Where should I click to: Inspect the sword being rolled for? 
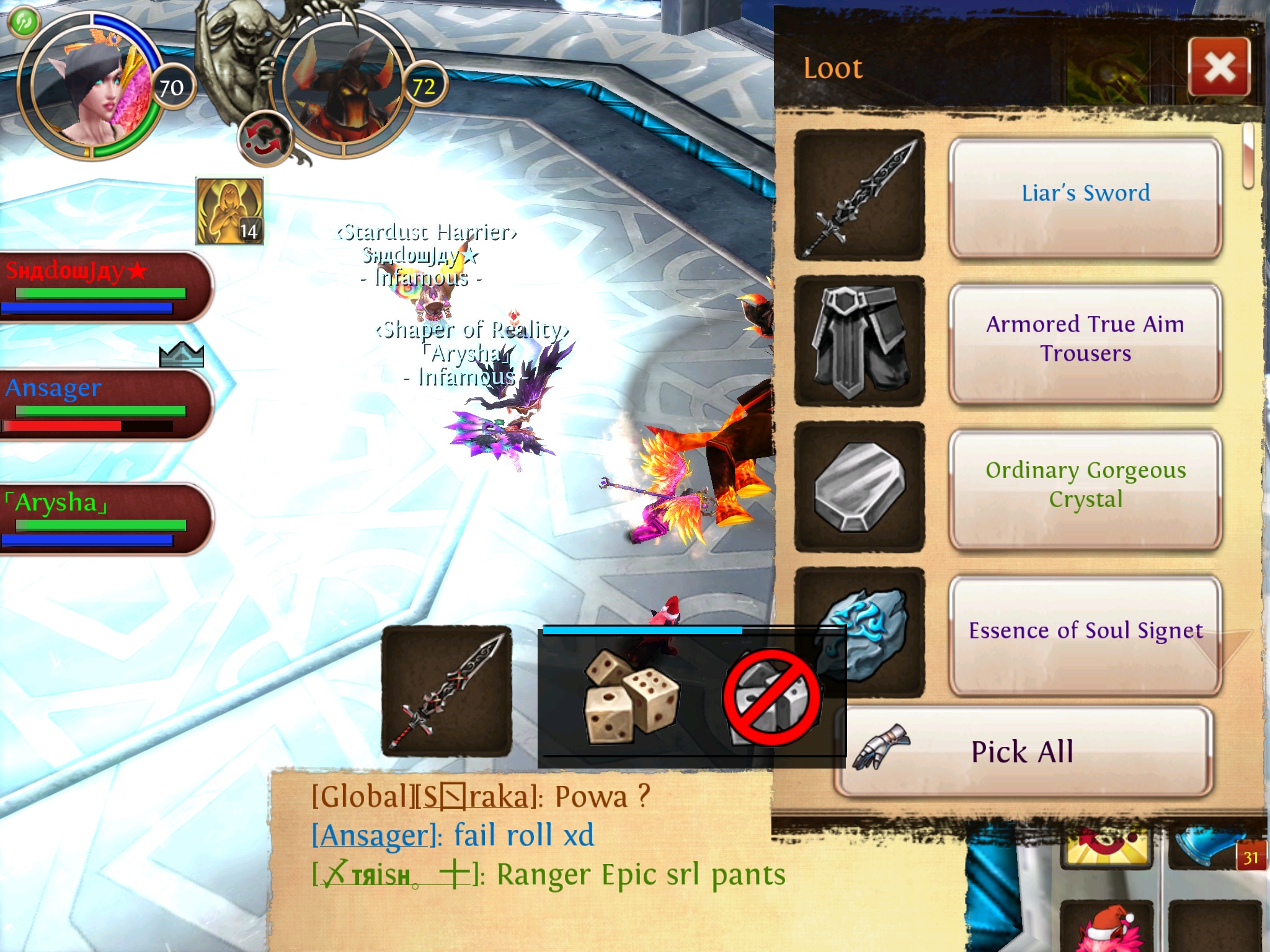446,691
